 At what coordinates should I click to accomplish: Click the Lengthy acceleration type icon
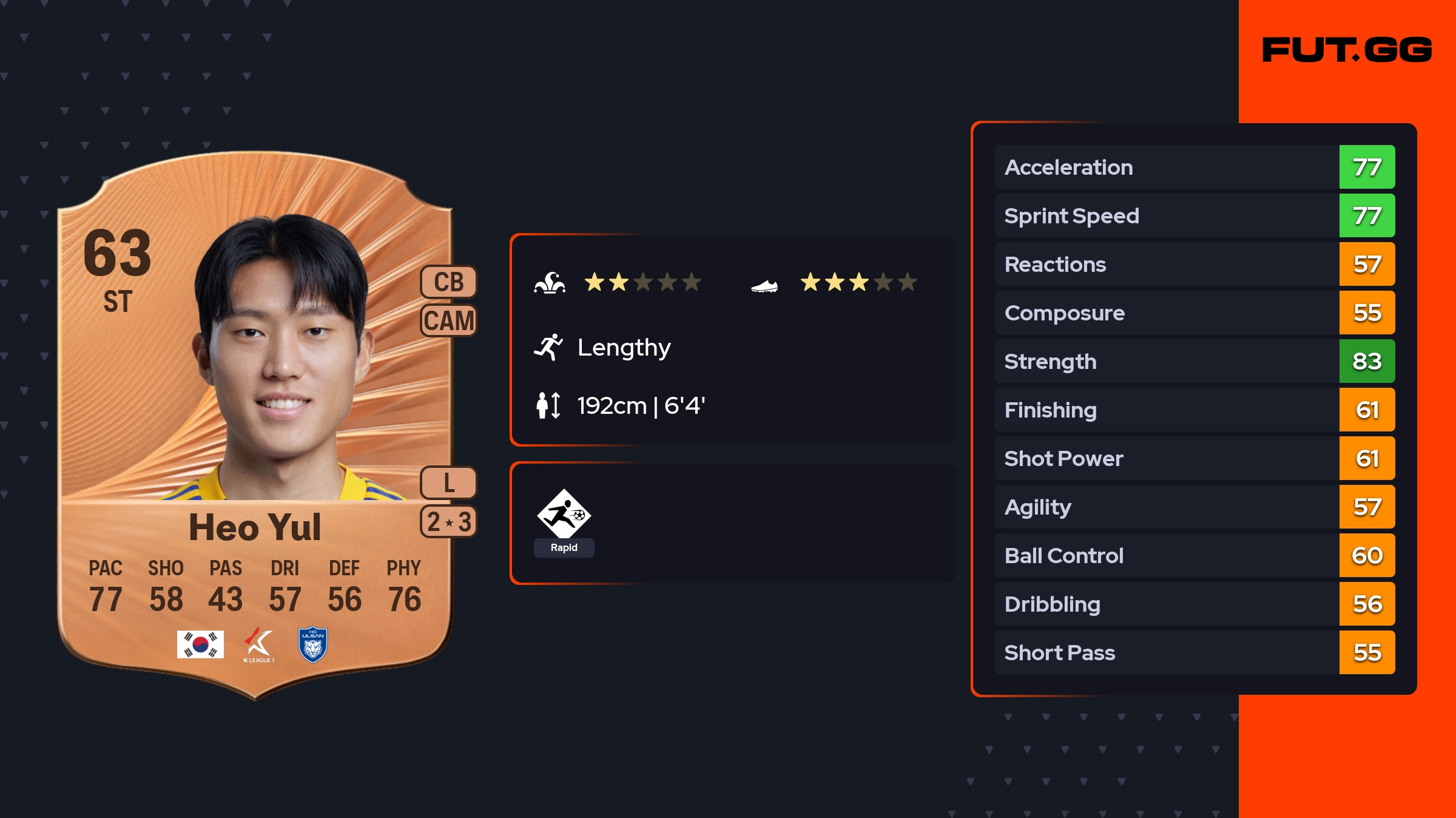point(548,347)
